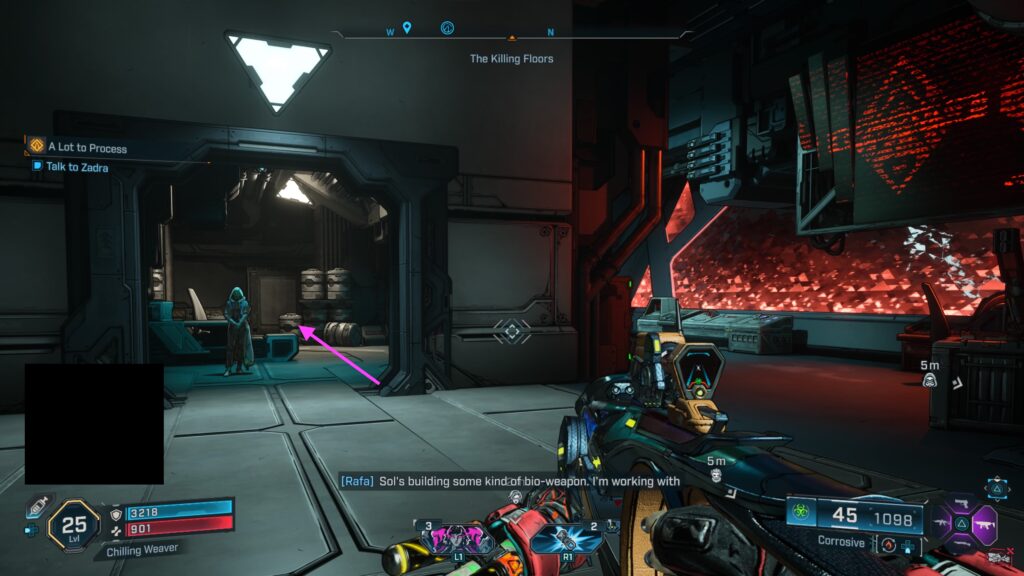Click the orange quest marker on the compass

coord(512,36)
